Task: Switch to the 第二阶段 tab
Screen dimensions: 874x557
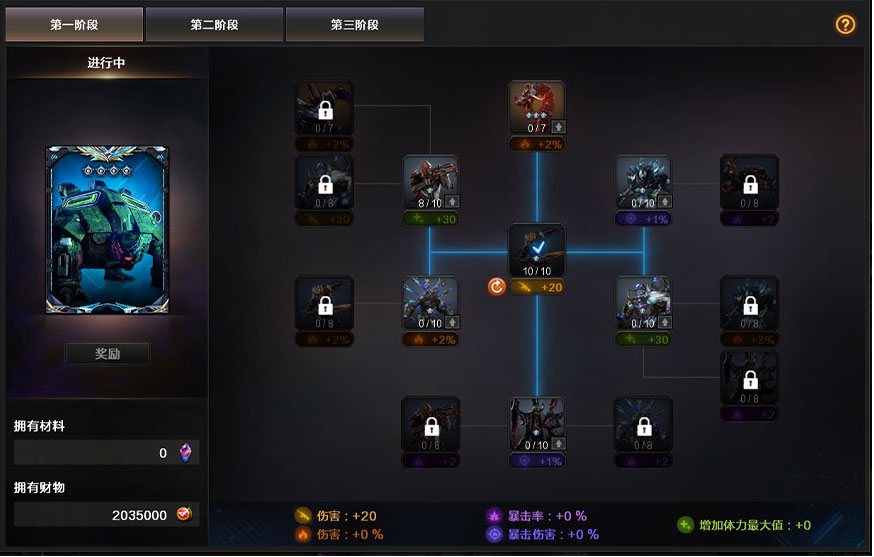Action: click(x=214, y=25)
